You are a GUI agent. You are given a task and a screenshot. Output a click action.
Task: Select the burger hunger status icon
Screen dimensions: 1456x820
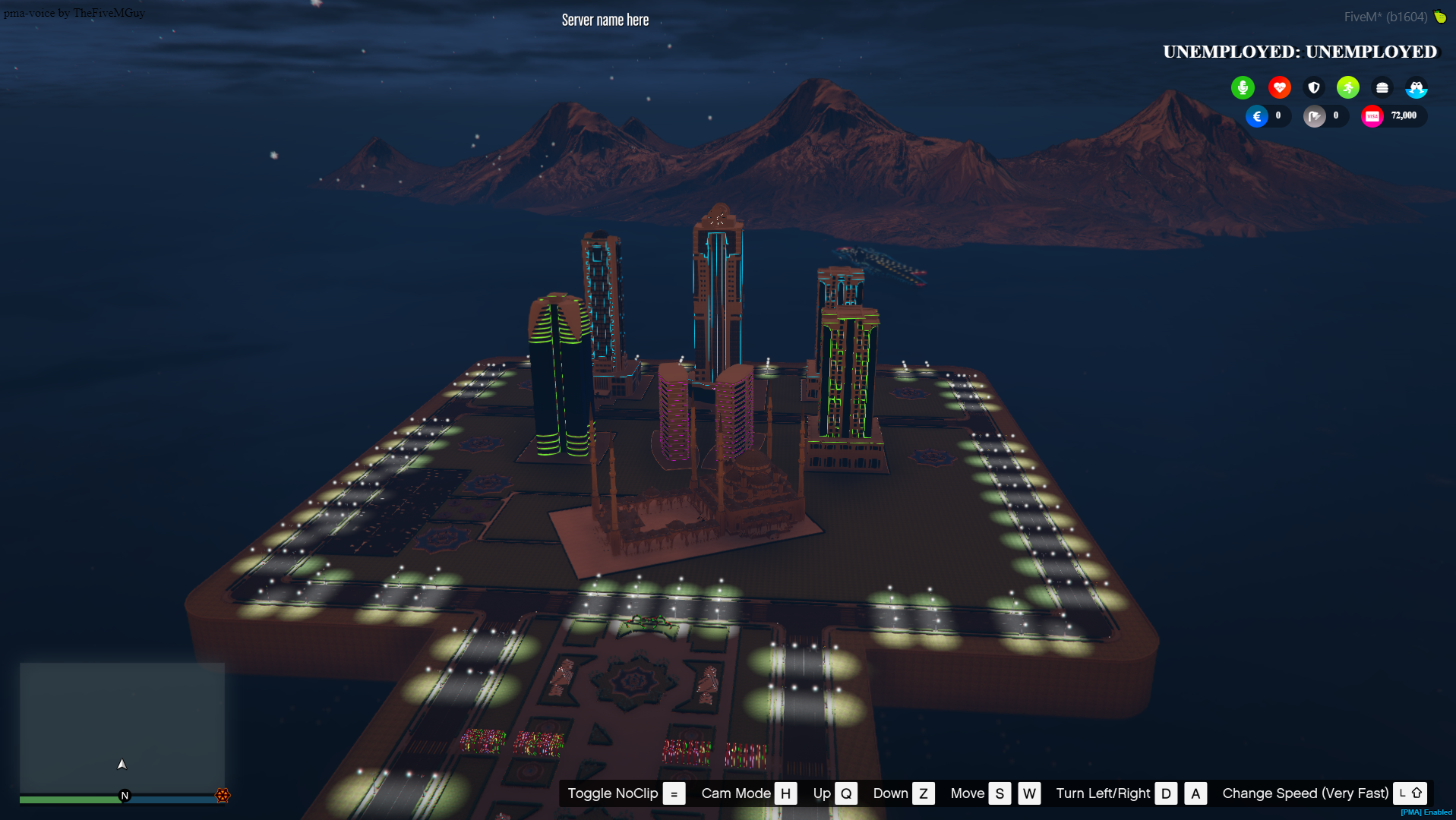click(1382, 87)
